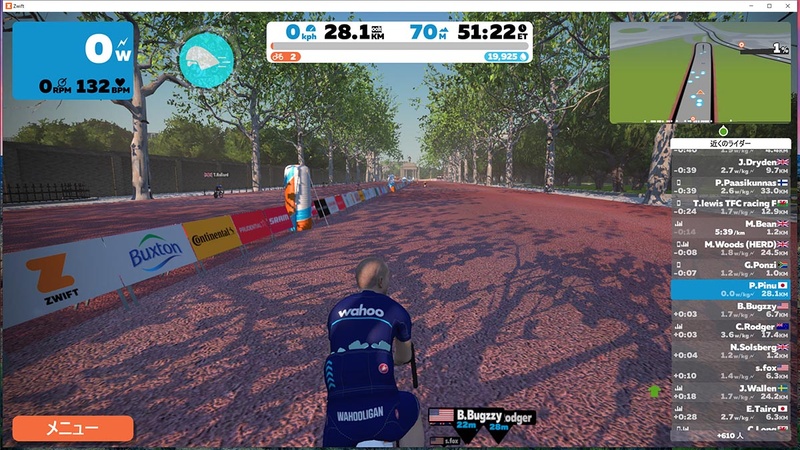Close the Zwift window
The height and width of the screenshot is (450, 800).
[785, 6]
